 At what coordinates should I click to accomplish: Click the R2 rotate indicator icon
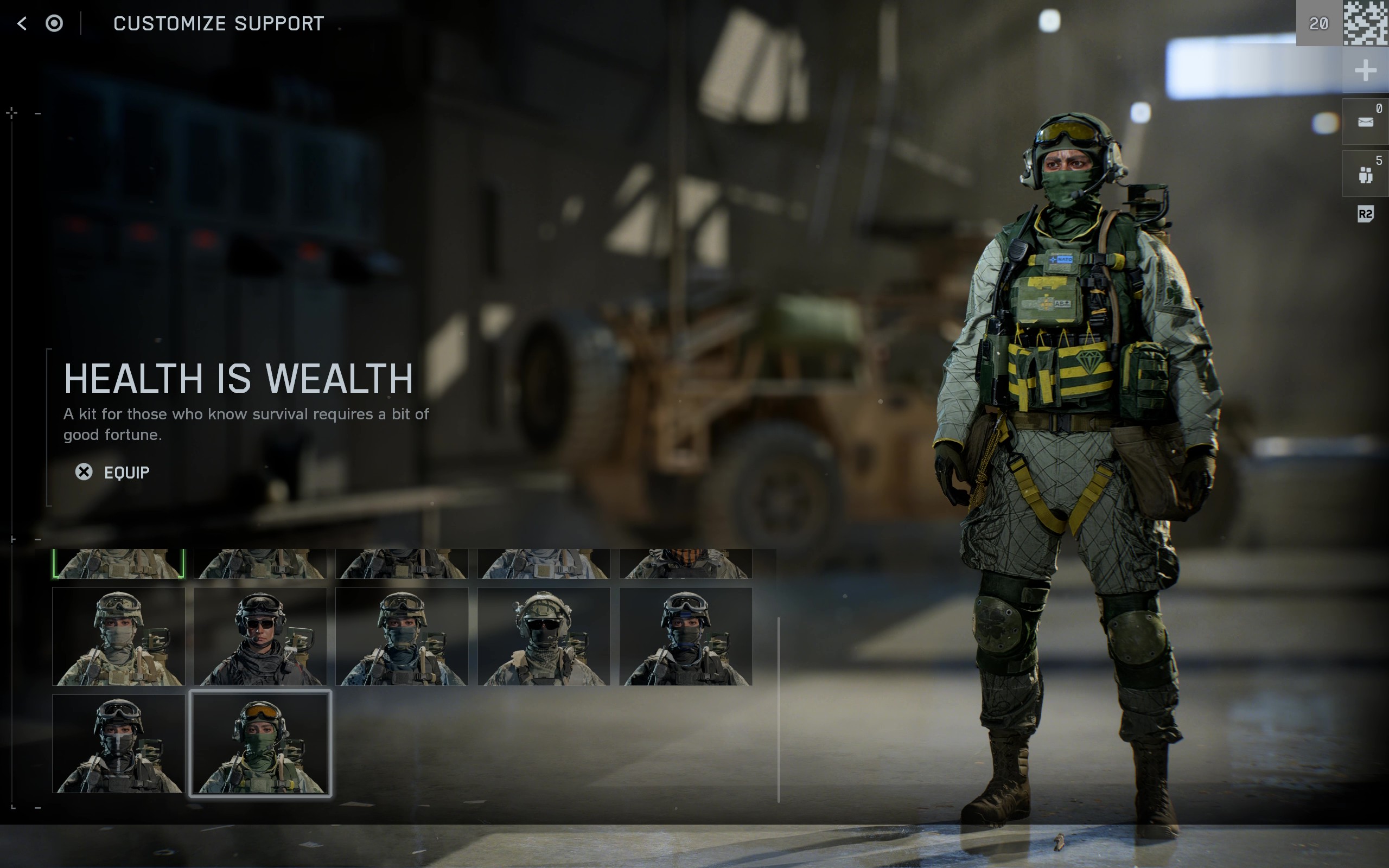pyautogui.click(x=1366, y=215)
